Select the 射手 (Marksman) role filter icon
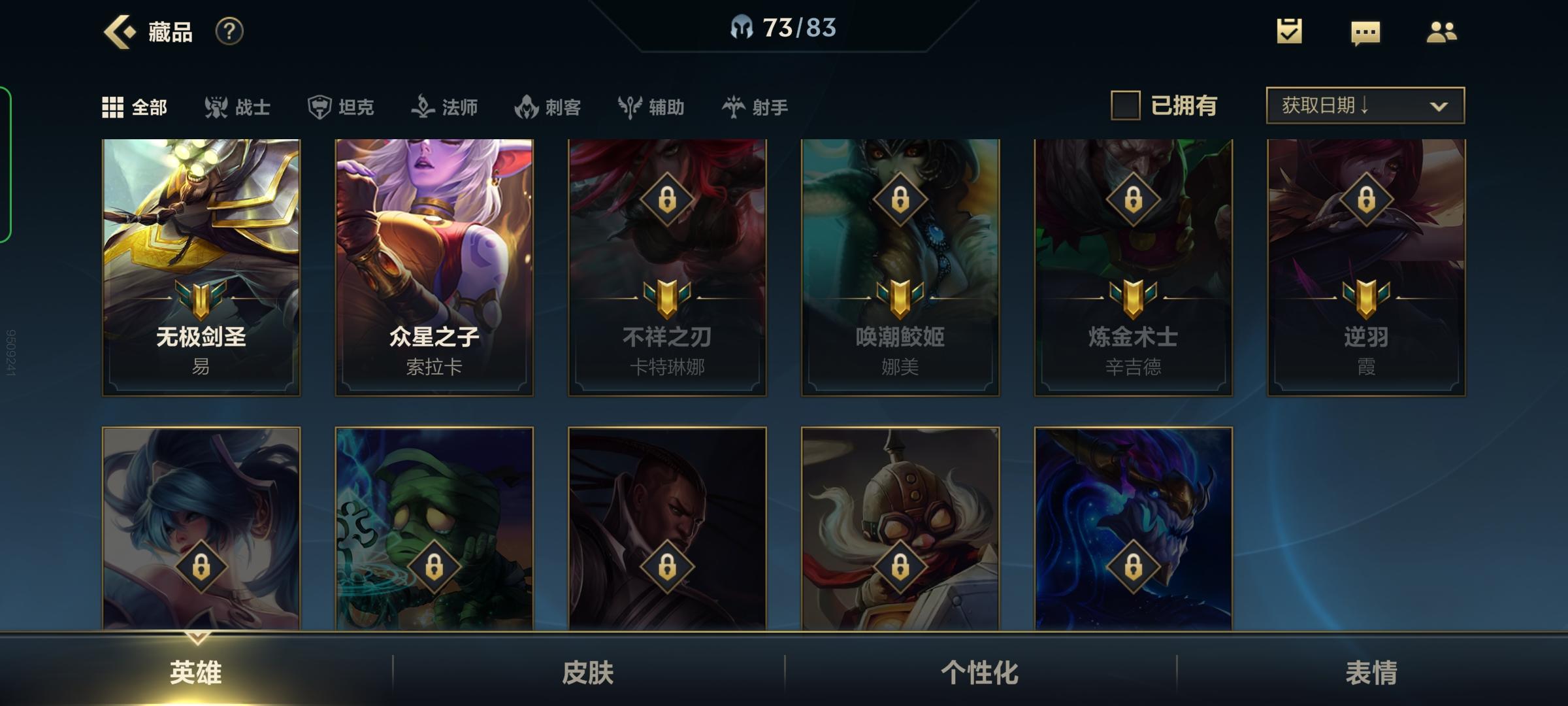This screenshot has width=1568, height=706. (734, 107)
